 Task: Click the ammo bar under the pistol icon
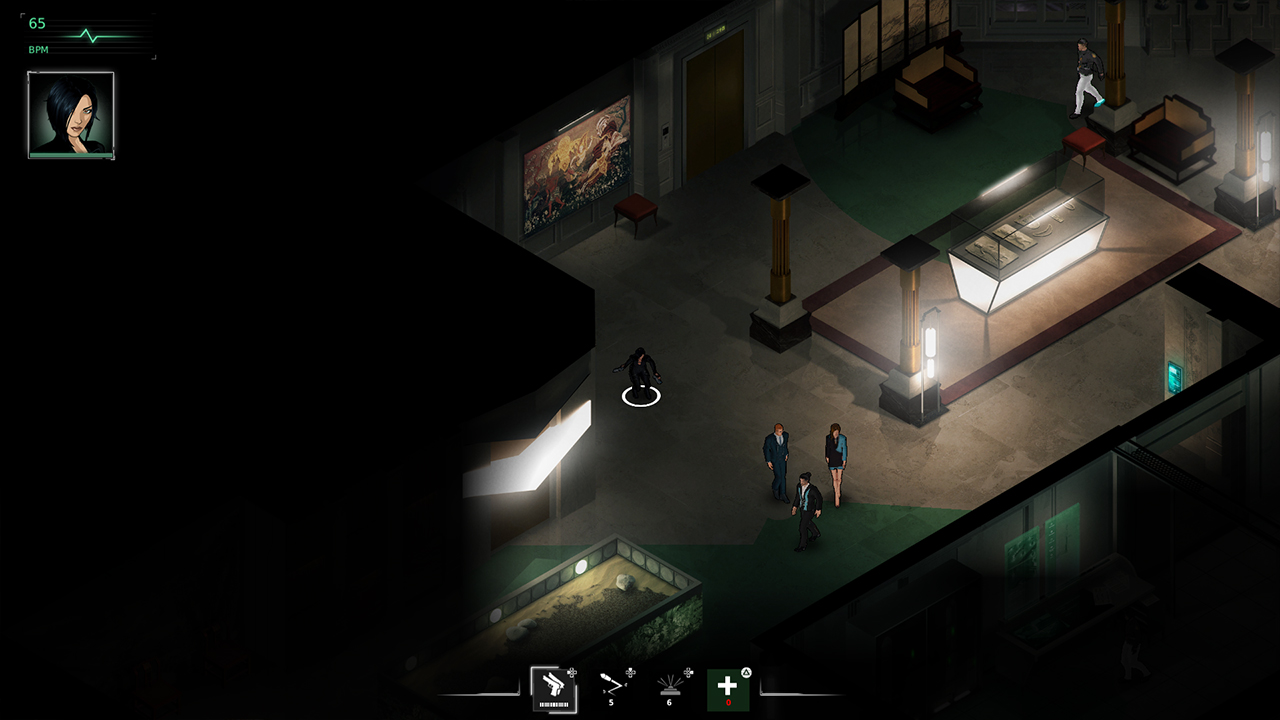click(554, 703)
